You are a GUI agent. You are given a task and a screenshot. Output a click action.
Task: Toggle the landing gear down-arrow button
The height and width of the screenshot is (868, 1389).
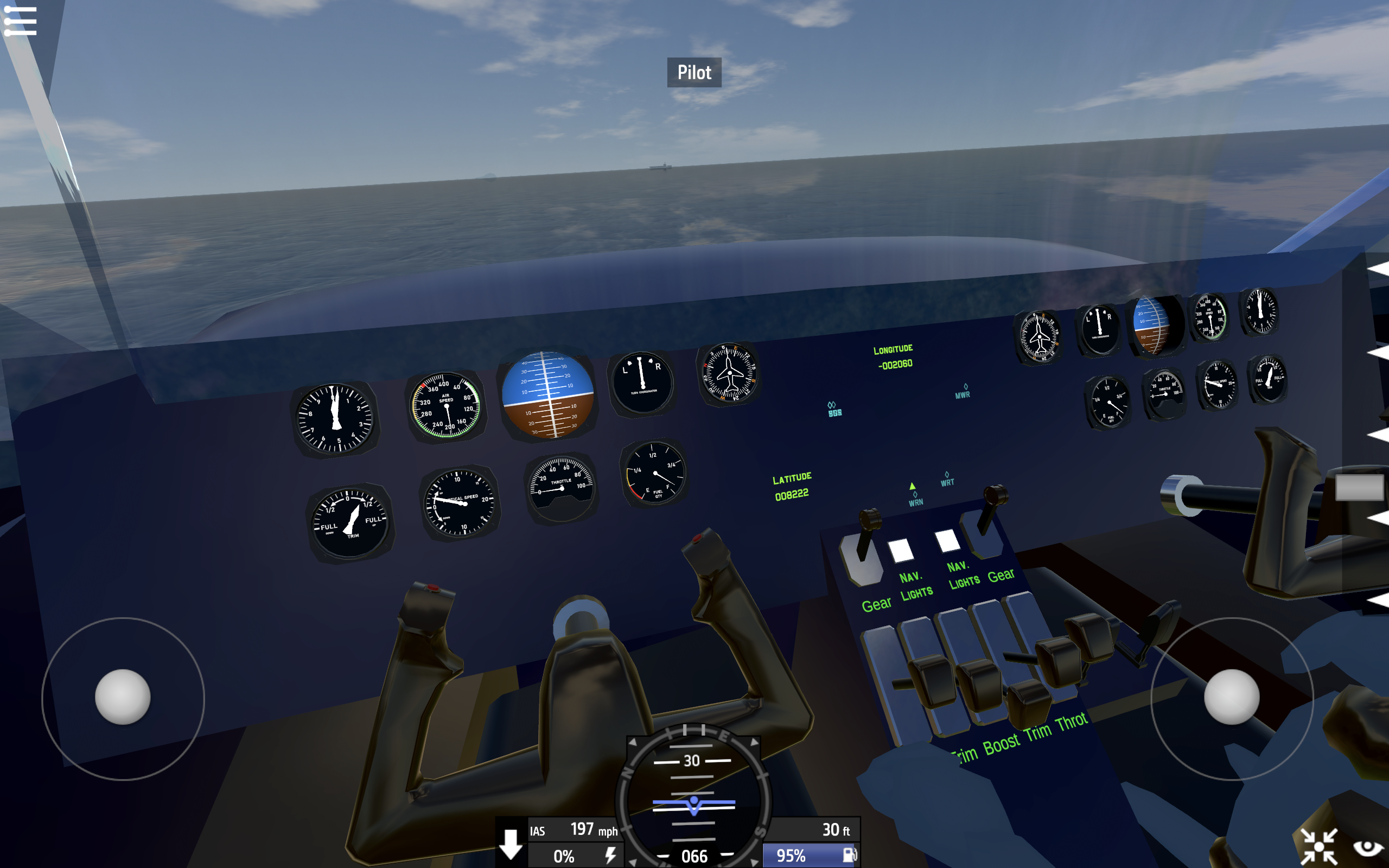[x=510, y=844]
